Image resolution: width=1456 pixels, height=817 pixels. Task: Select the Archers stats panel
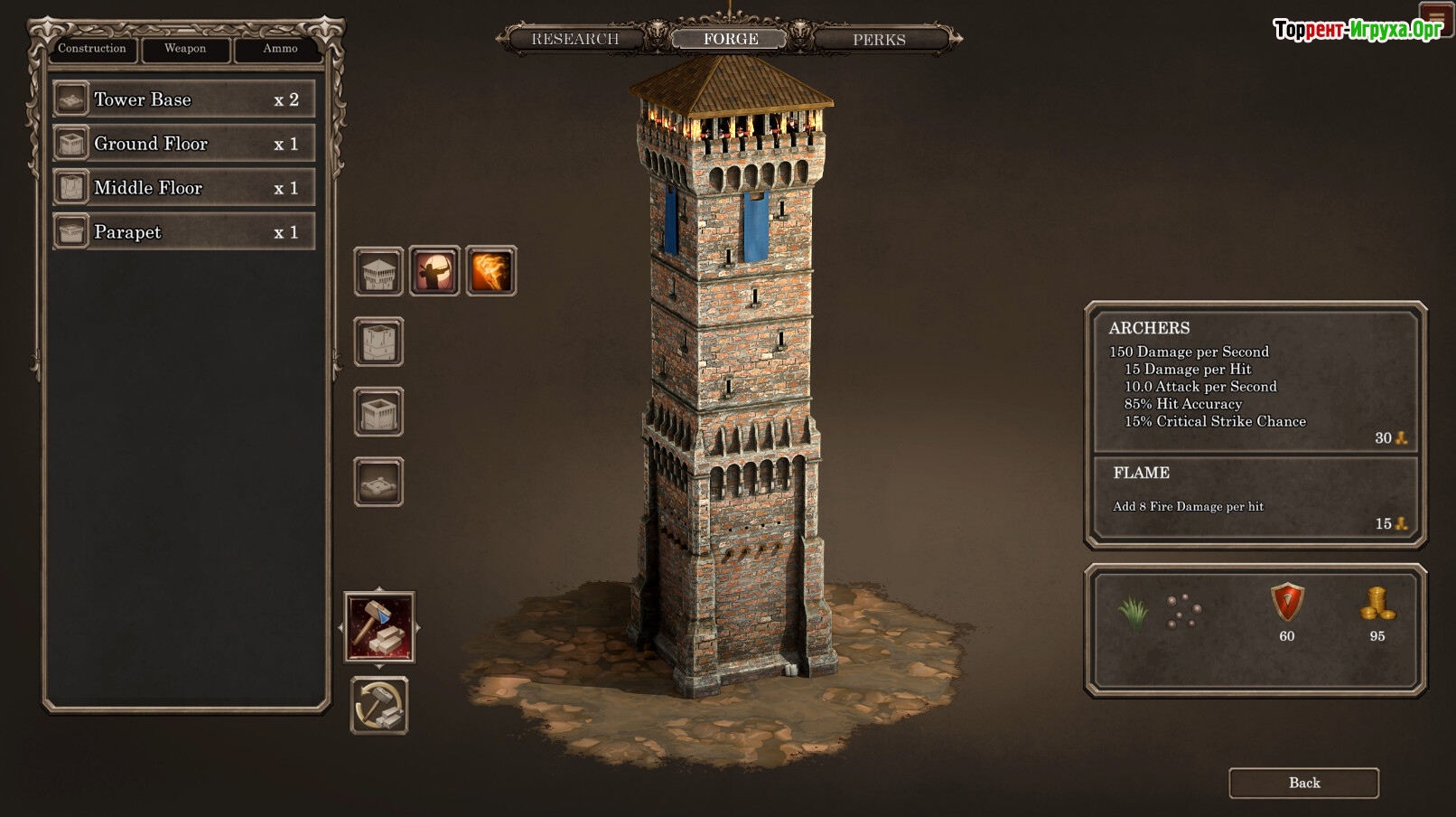[x=1255, y=381]
